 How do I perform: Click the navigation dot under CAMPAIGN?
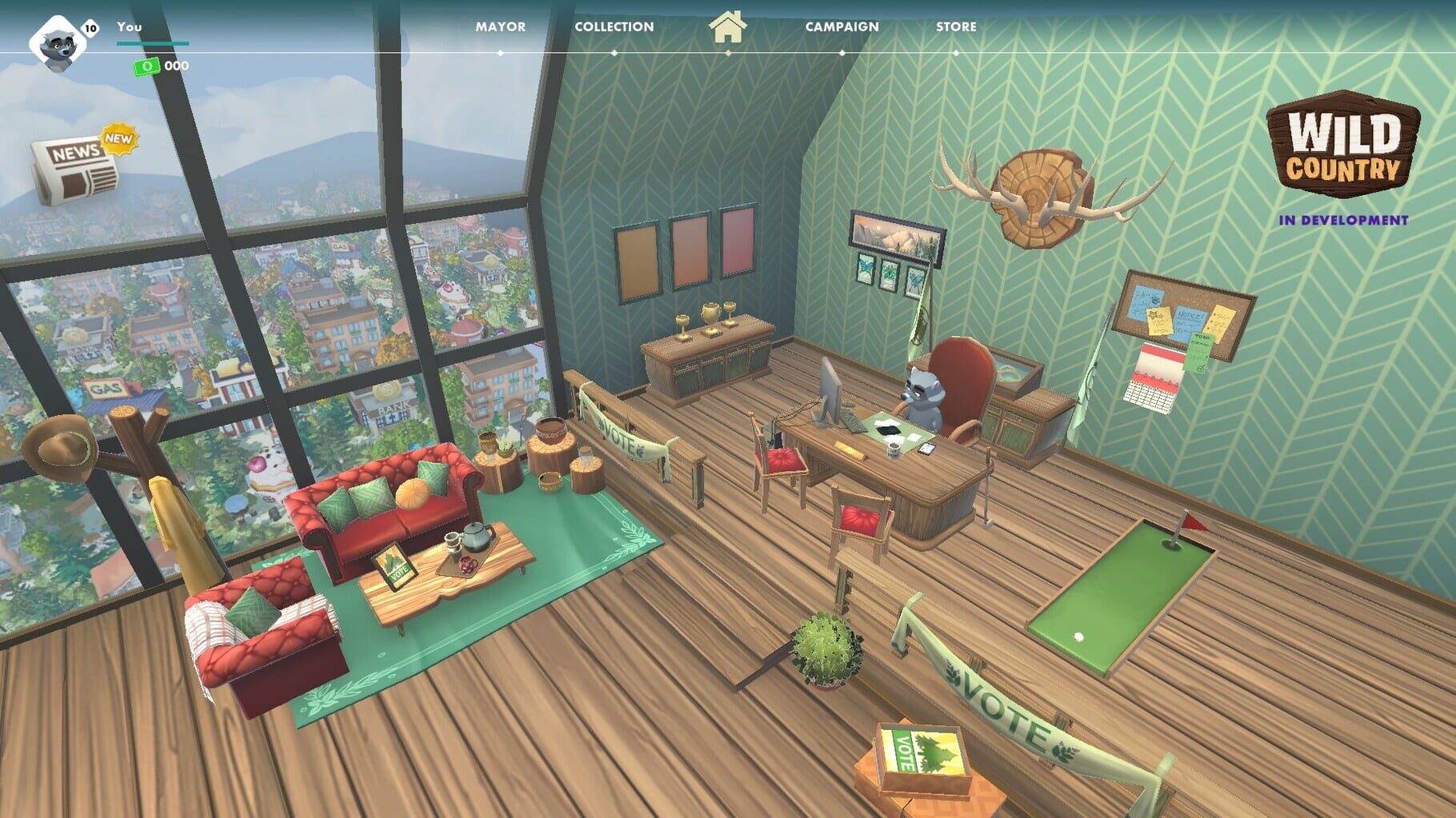[x=842, y=52]
